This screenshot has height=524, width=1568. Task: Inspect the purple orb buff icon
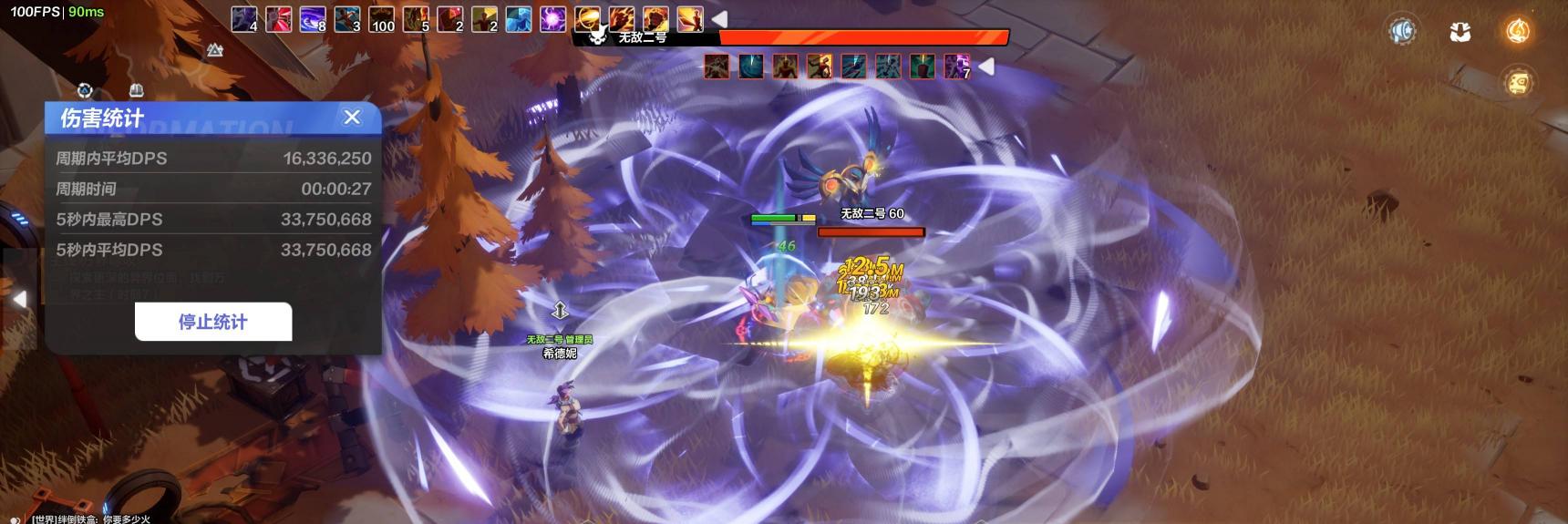click(552, 18)
